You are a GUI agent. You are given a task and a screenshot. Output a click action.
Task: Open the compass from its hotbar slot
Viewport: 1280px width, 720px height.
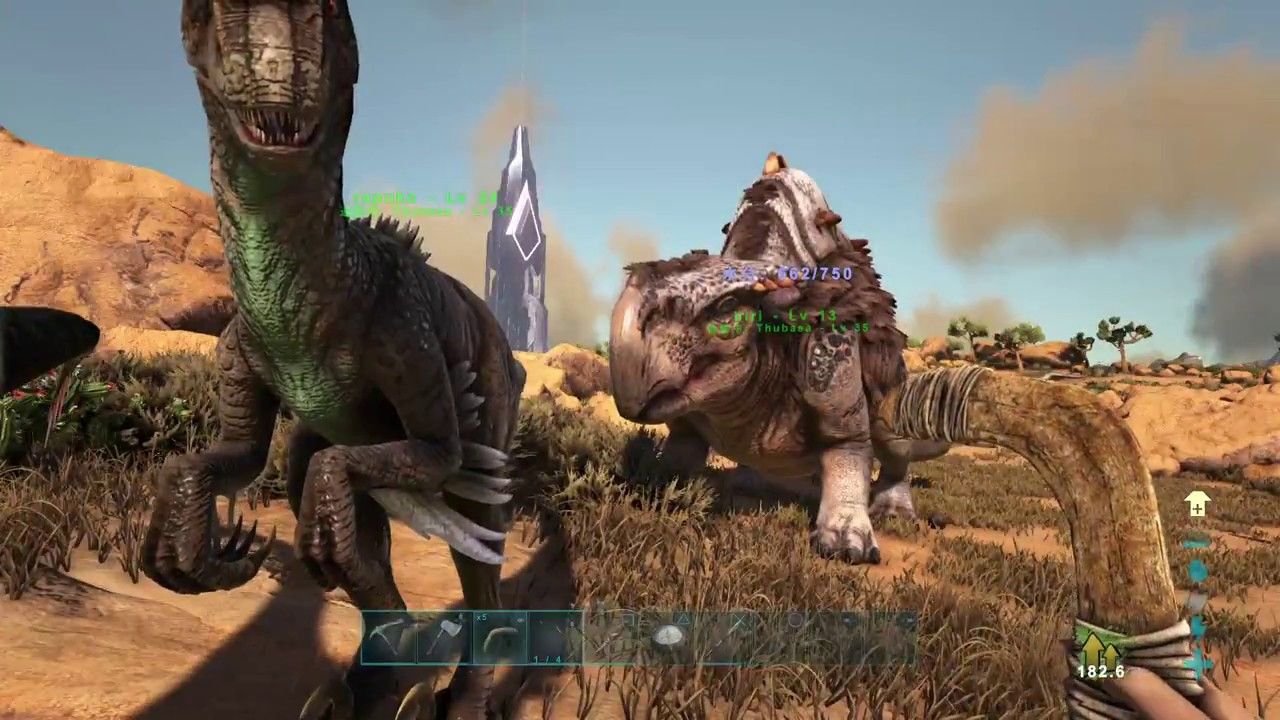point(670,634)
